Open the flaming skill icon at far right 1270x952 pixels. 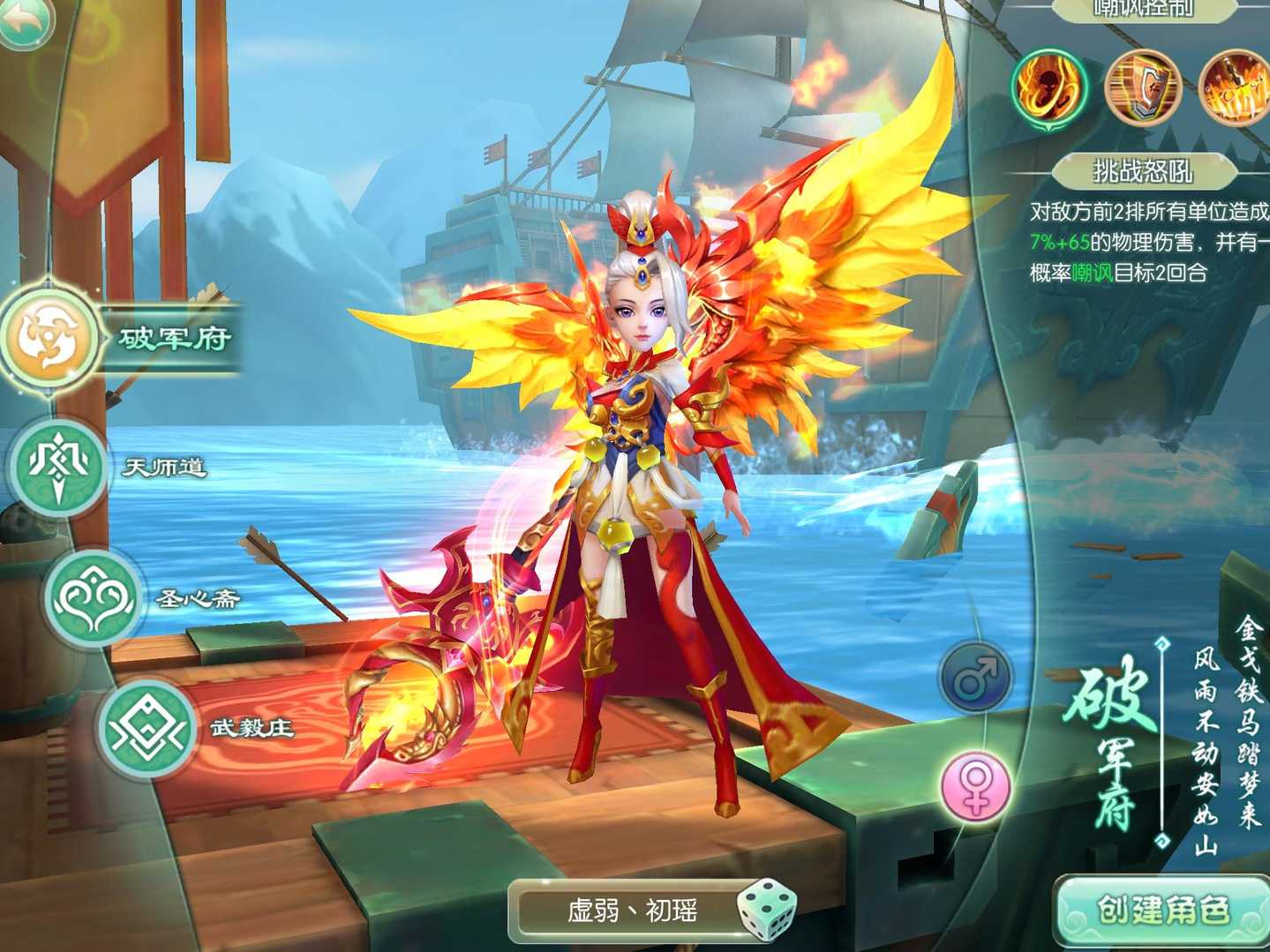(1236, 88)
